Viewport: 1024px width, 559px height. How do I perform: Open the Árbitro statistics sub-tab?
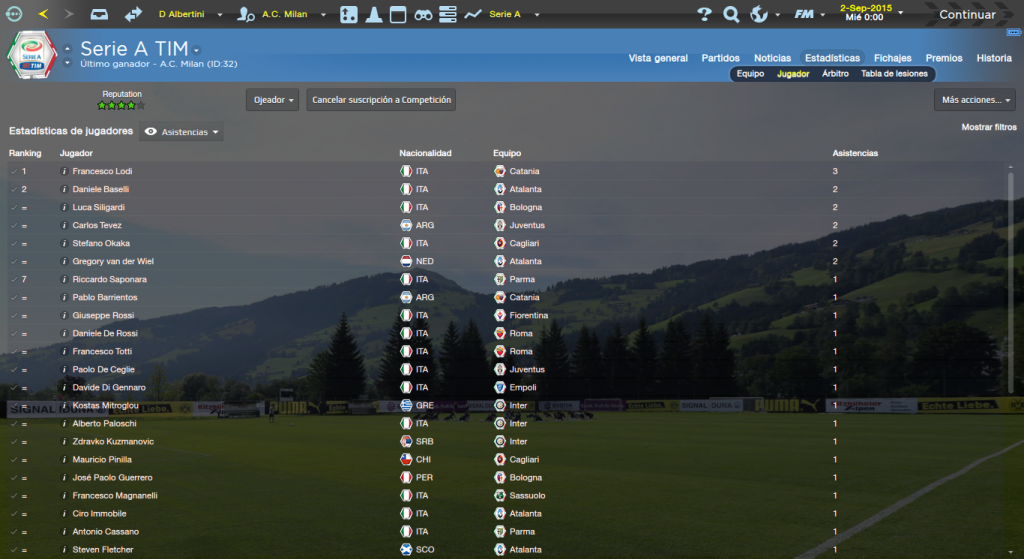pos(835,74)
